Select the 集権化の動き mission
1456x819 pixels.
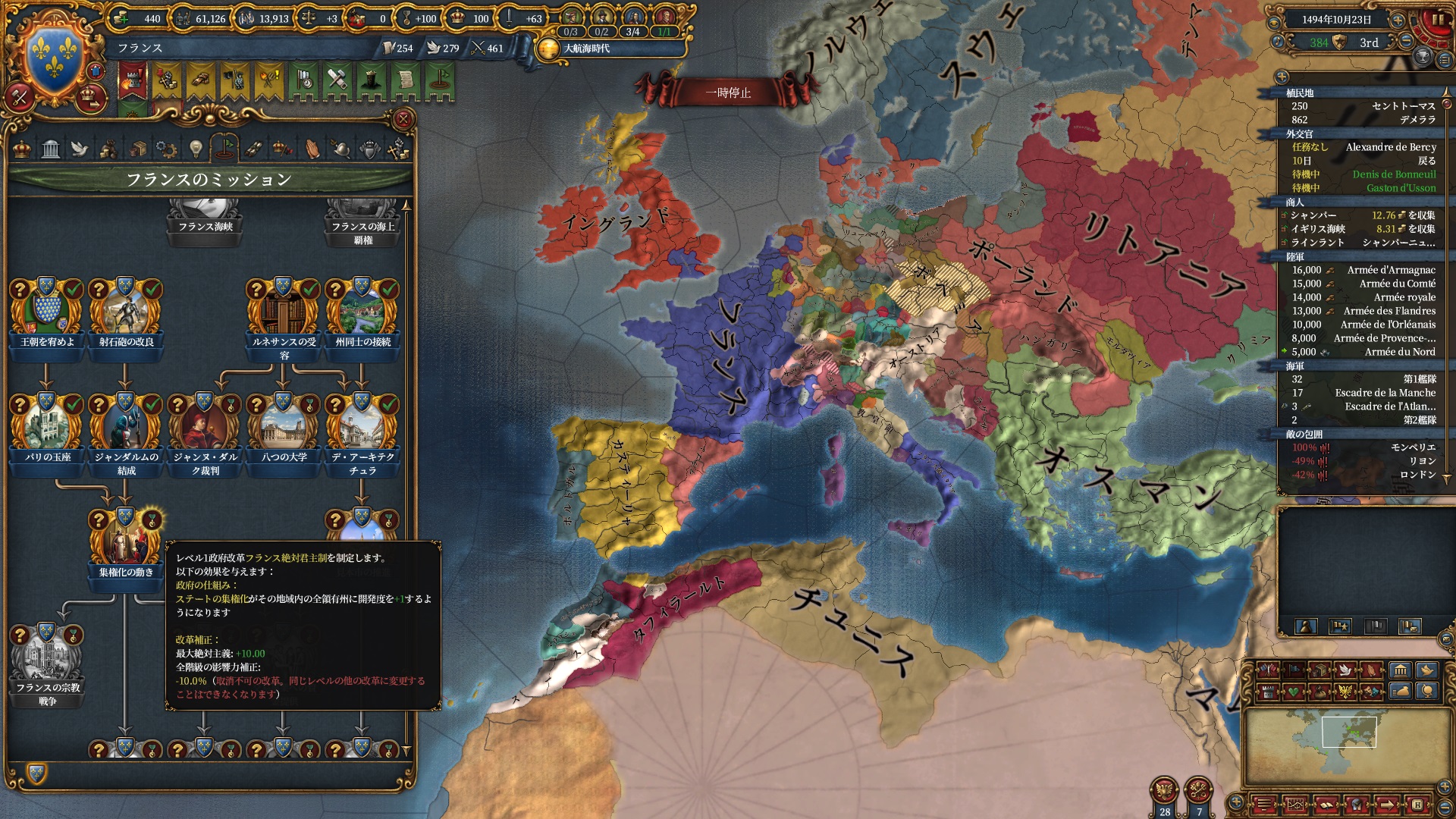click(126, 540)
